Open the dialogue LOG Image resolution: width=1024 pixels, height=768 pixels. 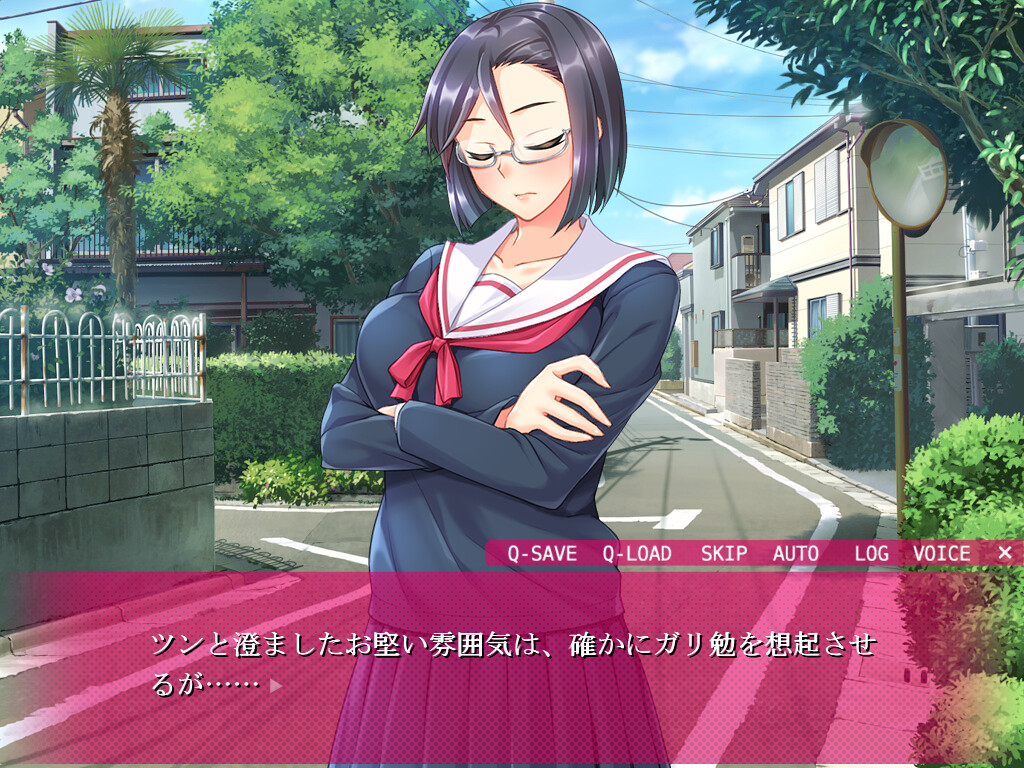point(871,553)
